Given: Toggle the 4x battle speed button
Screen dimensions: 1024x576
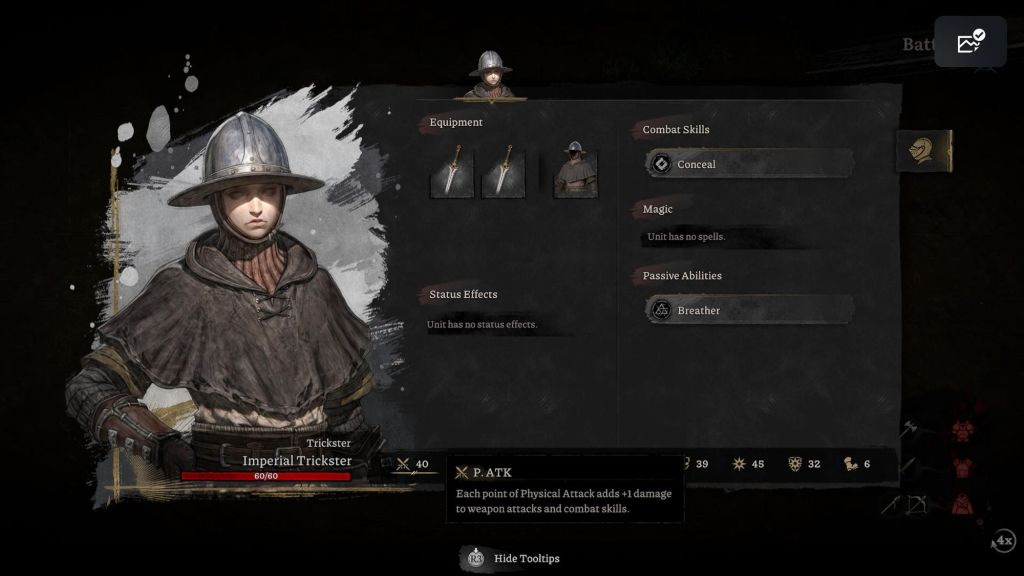Looking at the screenshot, I should 1003,541.
